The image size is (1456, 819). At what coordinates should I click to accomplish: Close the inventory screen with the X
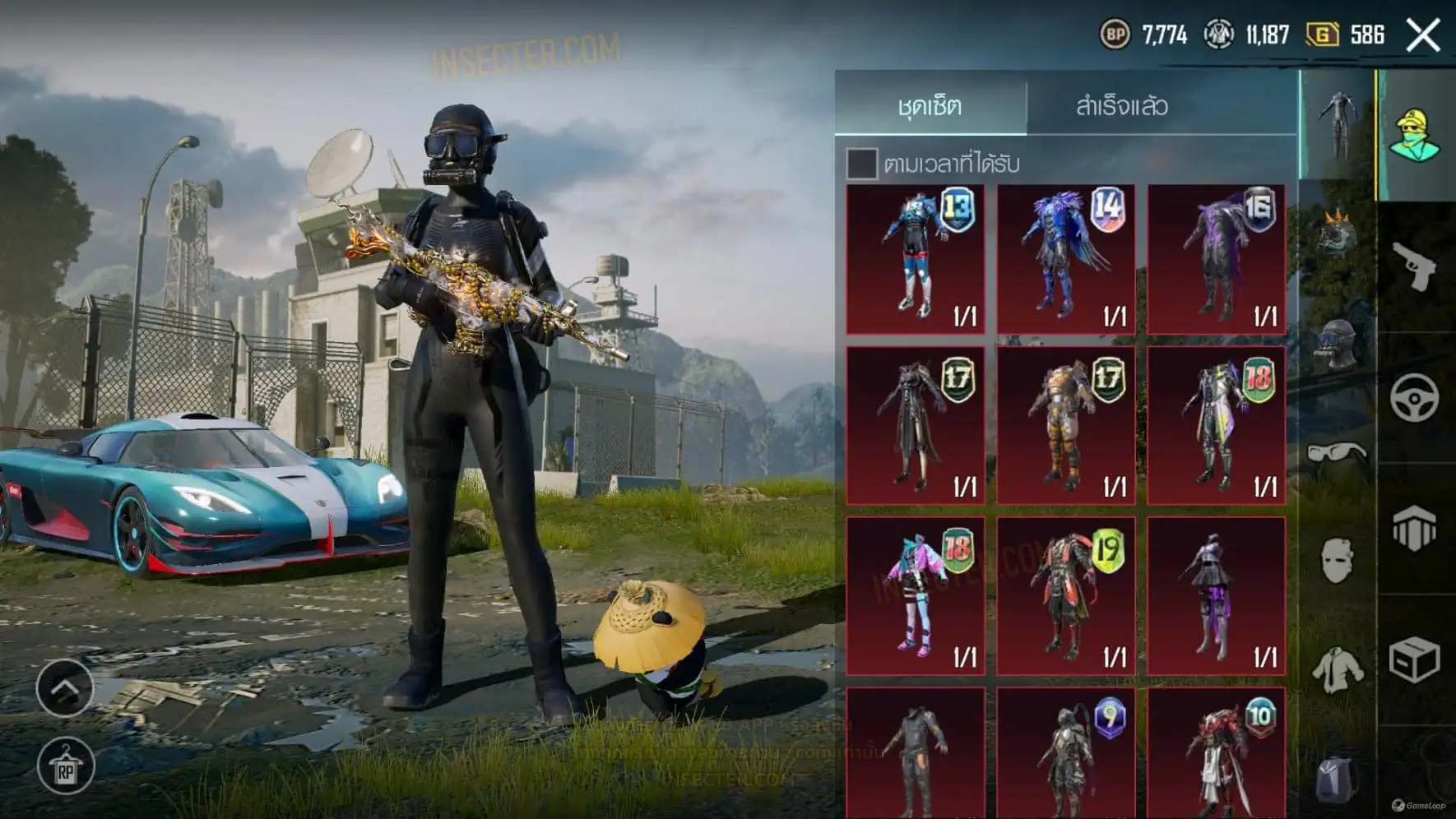(1423, 35)
